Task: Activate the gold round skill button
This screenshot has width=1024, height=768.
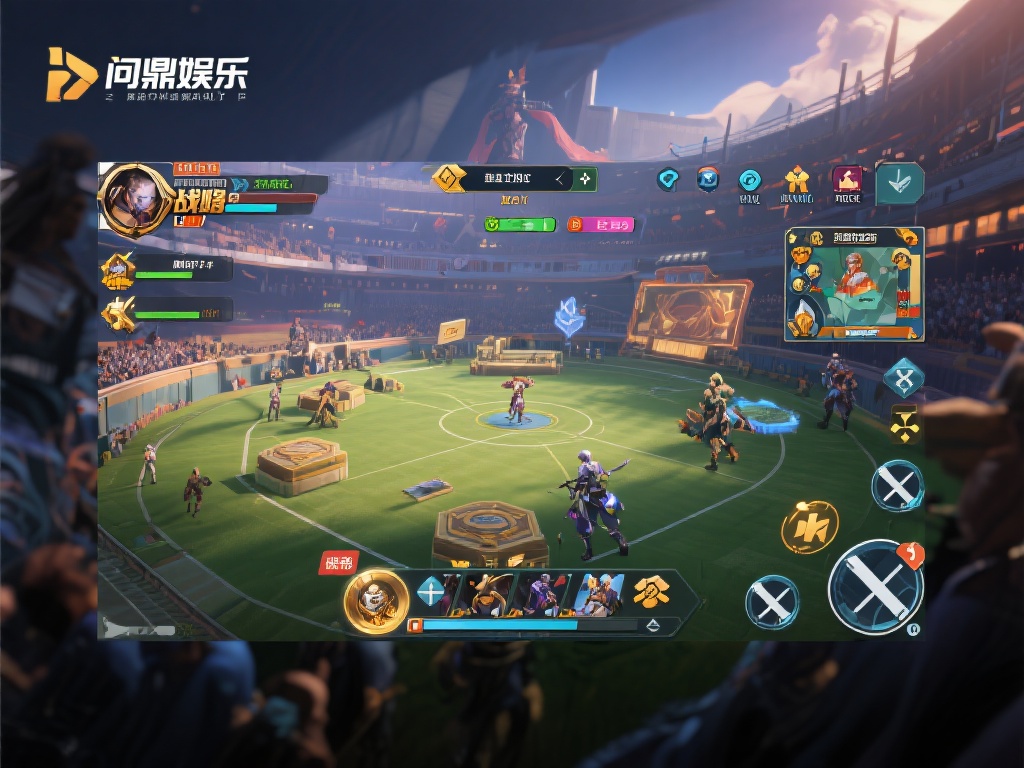Action: [809, 527]
